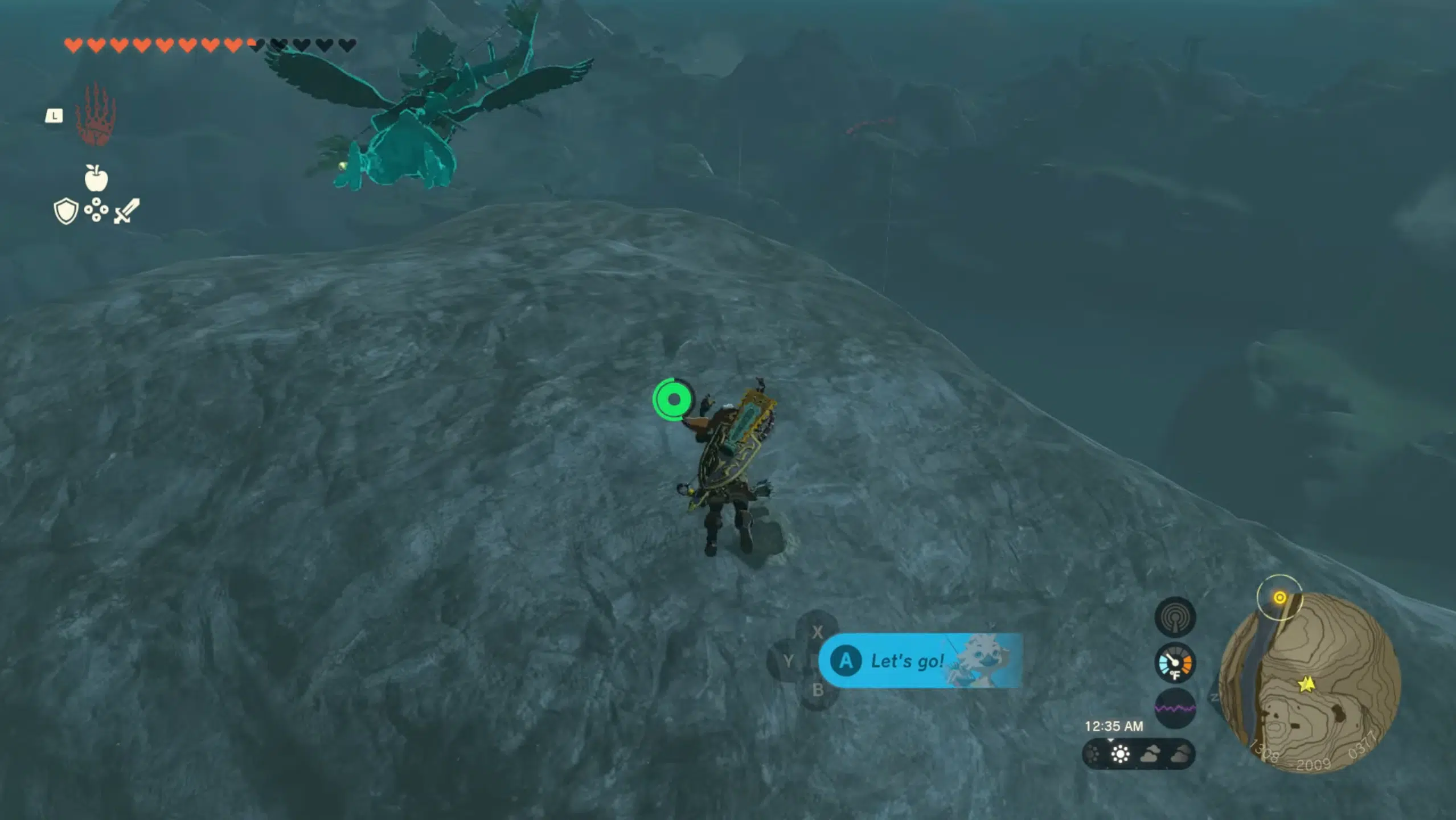Click the sensor signal icon
Viewport: 1456px width, 820px height.
click(x=1175, y=617)
